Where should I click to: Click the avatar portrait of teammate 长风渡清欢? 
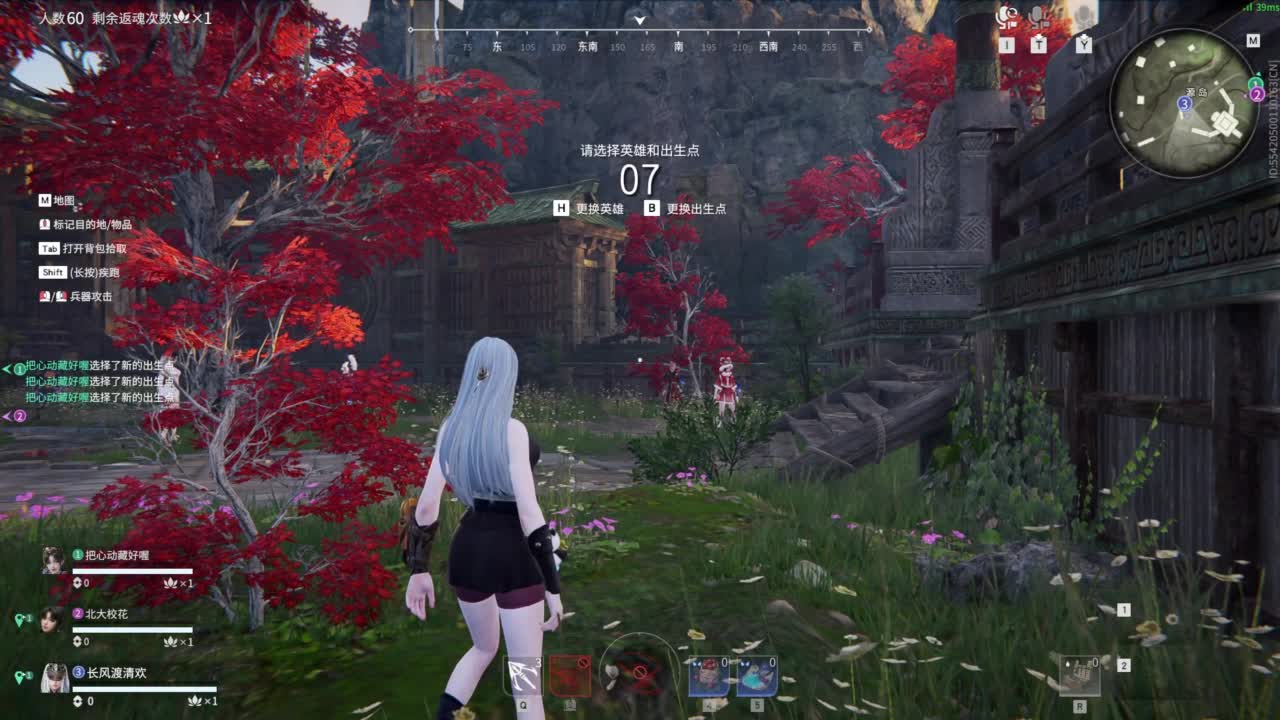(x=54, y=677)
